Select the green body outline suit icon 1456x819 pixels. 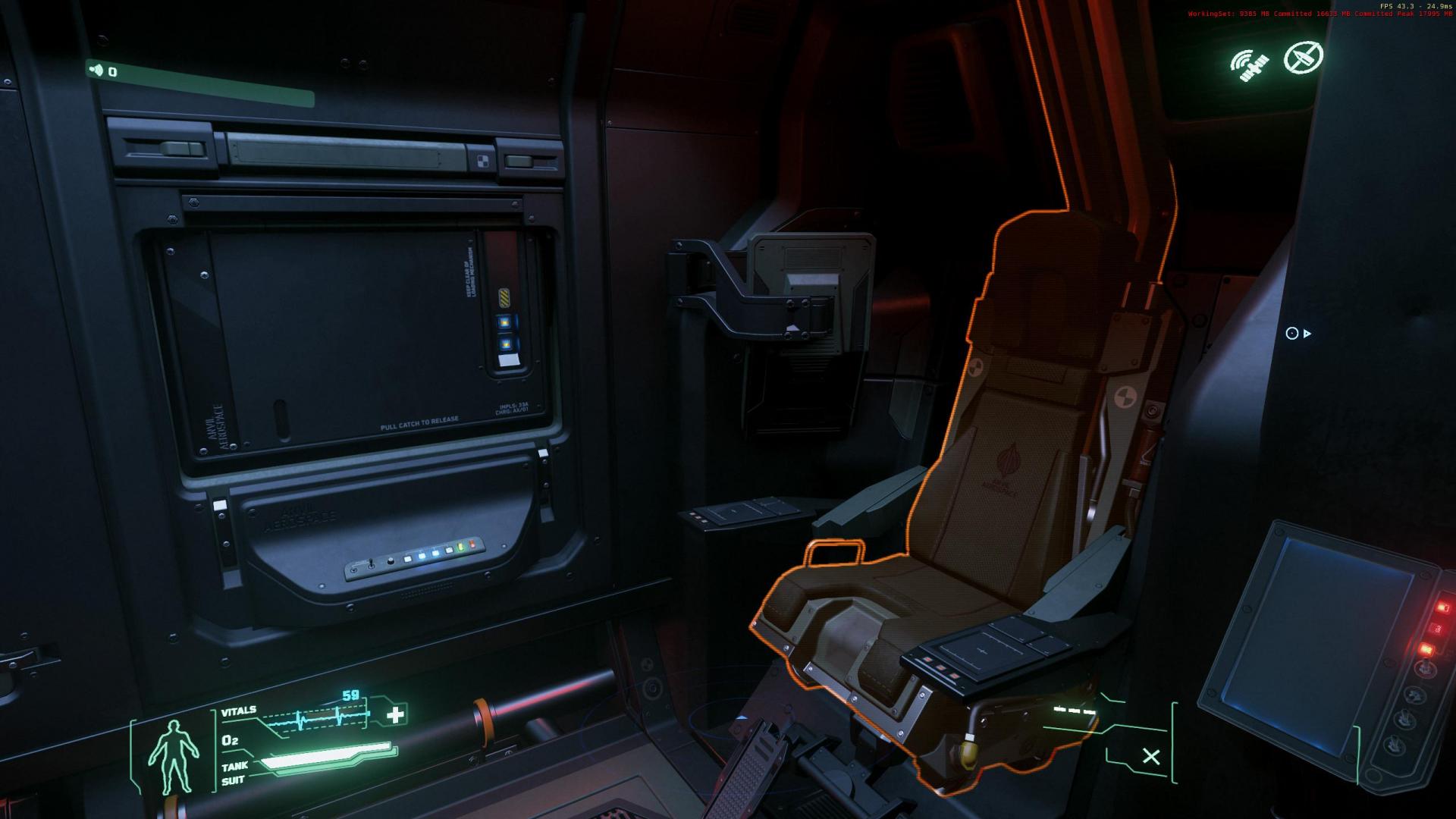click(x=176, y=753)
